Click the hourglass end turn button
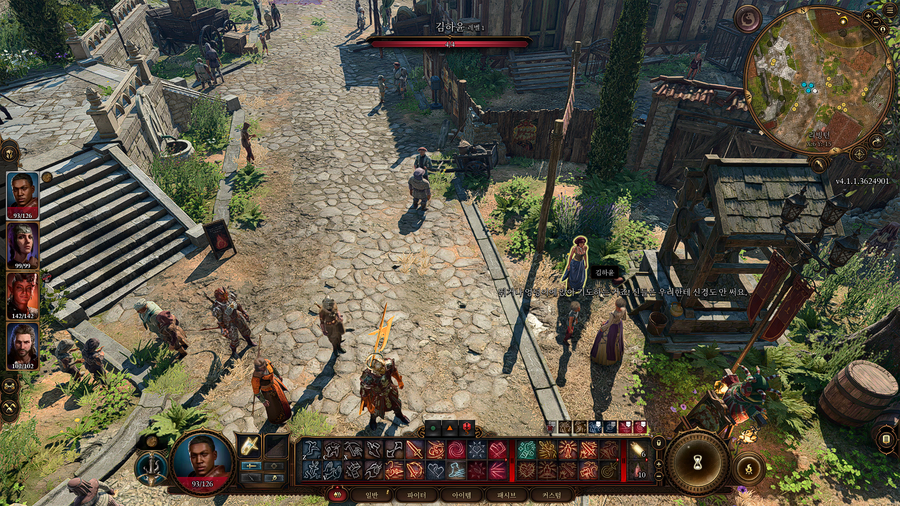The width and height of the screenshot is (900, 506). pos(697,463)
